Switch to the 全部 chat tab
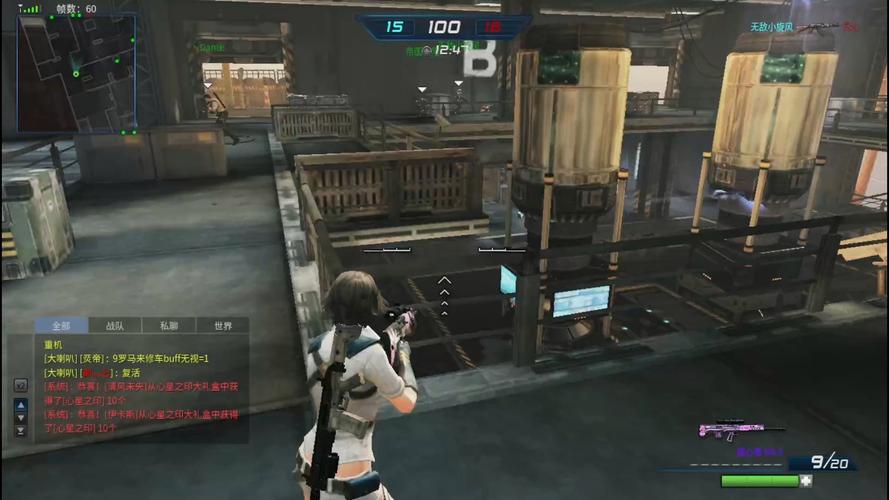889x500 pixels. coord(61,325)
